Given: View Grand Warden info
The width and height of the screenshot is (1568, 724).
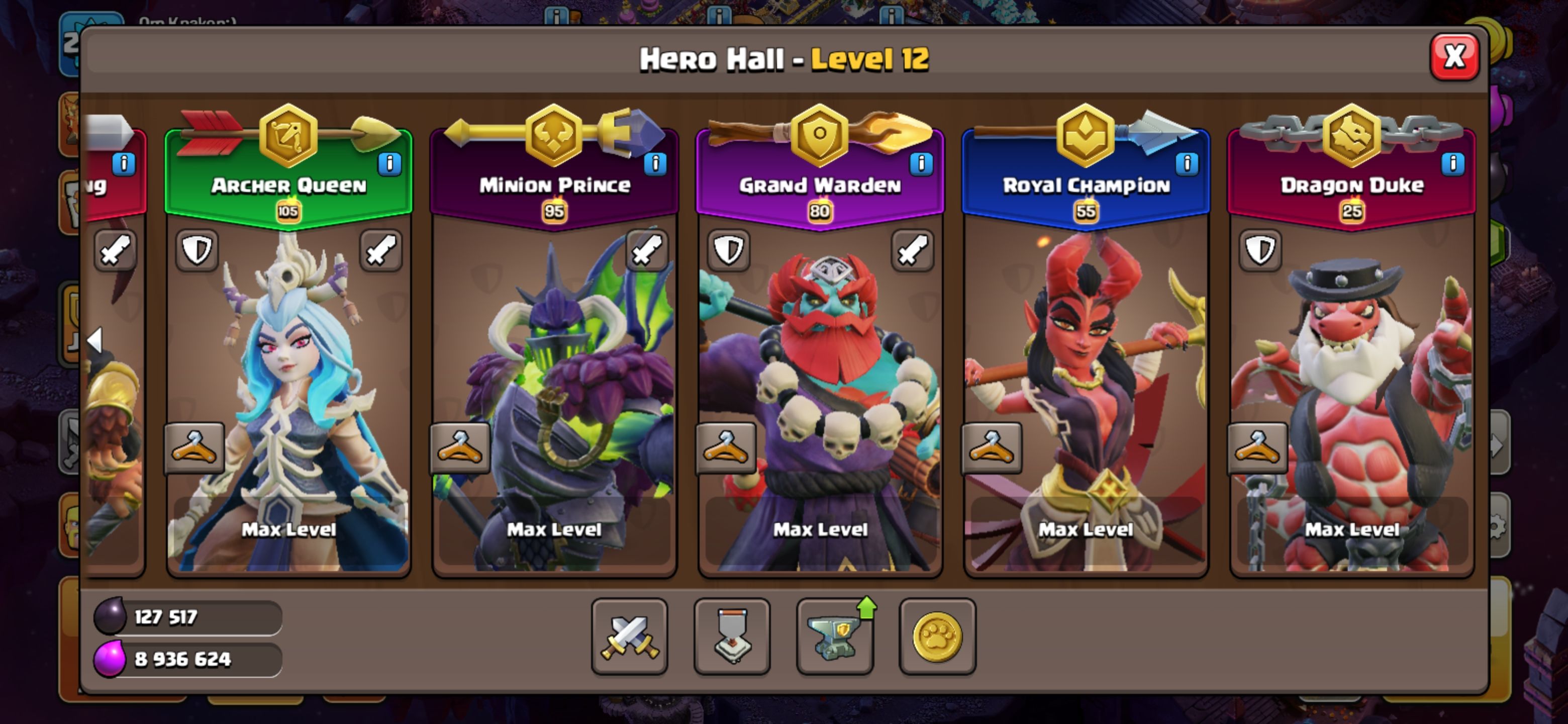Looking at the screenshot, I should tap(921, 164).
